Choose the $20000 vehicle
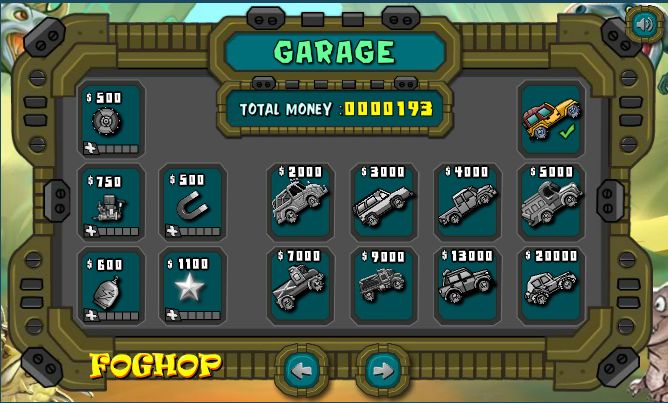 [550, 284]
